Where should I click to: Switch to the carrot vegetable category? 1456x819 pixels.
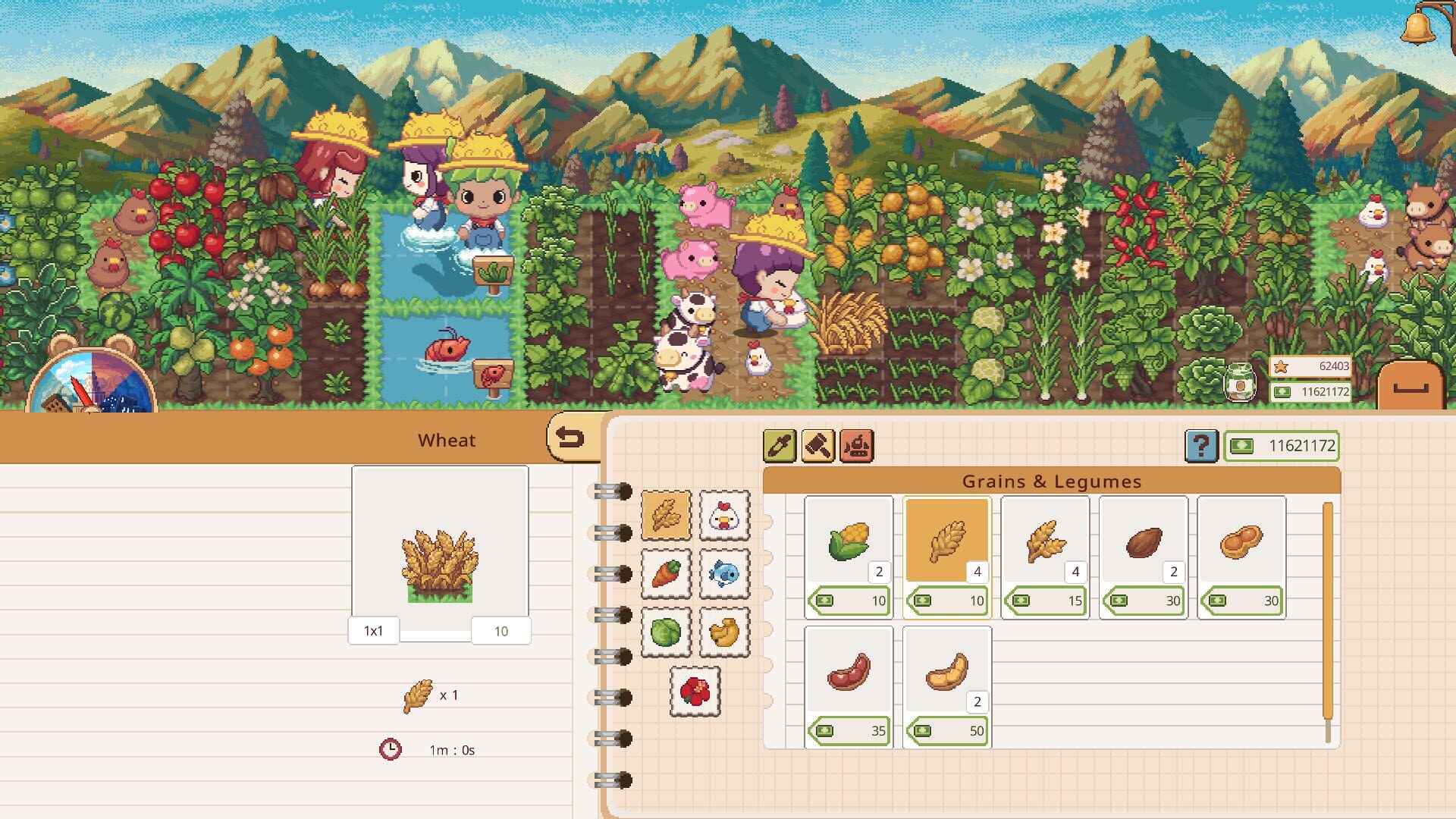pos(666,574)
